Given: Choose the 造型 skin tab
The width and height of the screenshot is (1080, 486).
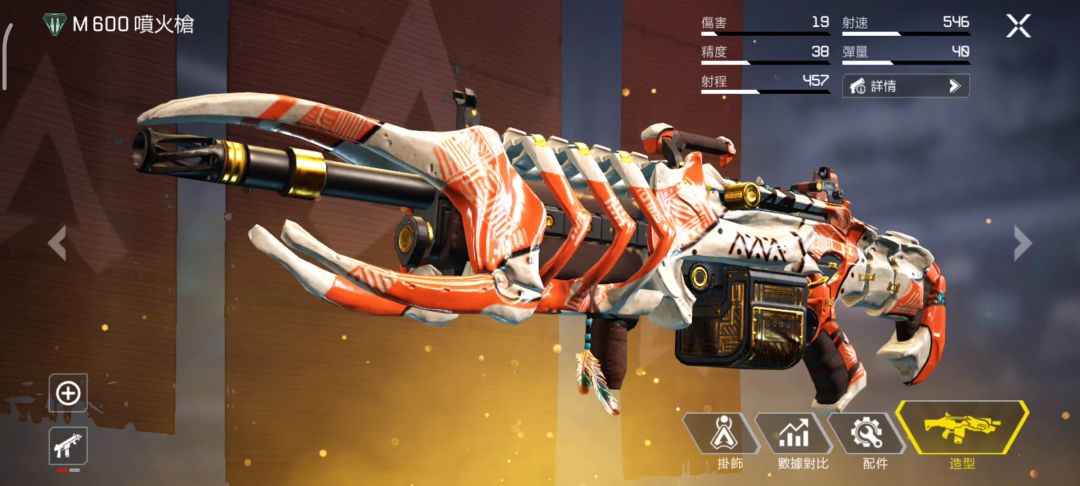Looking at the screenshot, I should pyautogui.click(x=962, y=435).
